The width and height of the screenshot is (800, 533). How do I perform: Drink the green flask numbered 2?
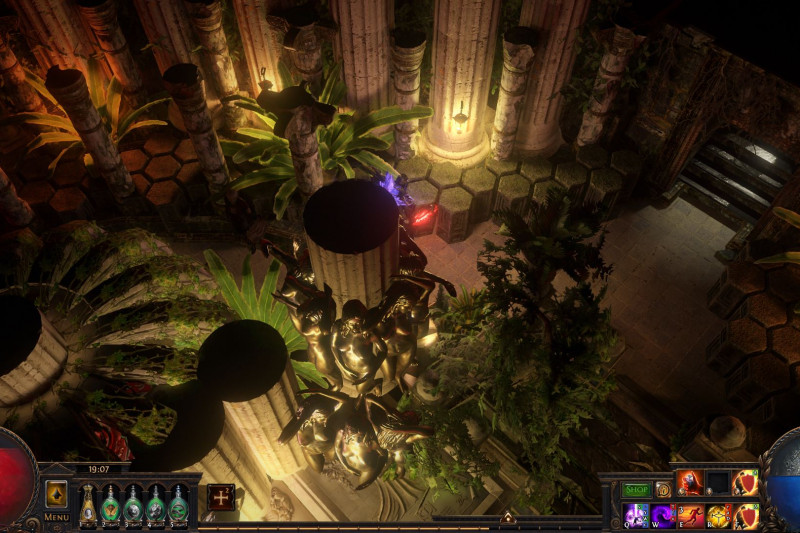click(111, 503)
